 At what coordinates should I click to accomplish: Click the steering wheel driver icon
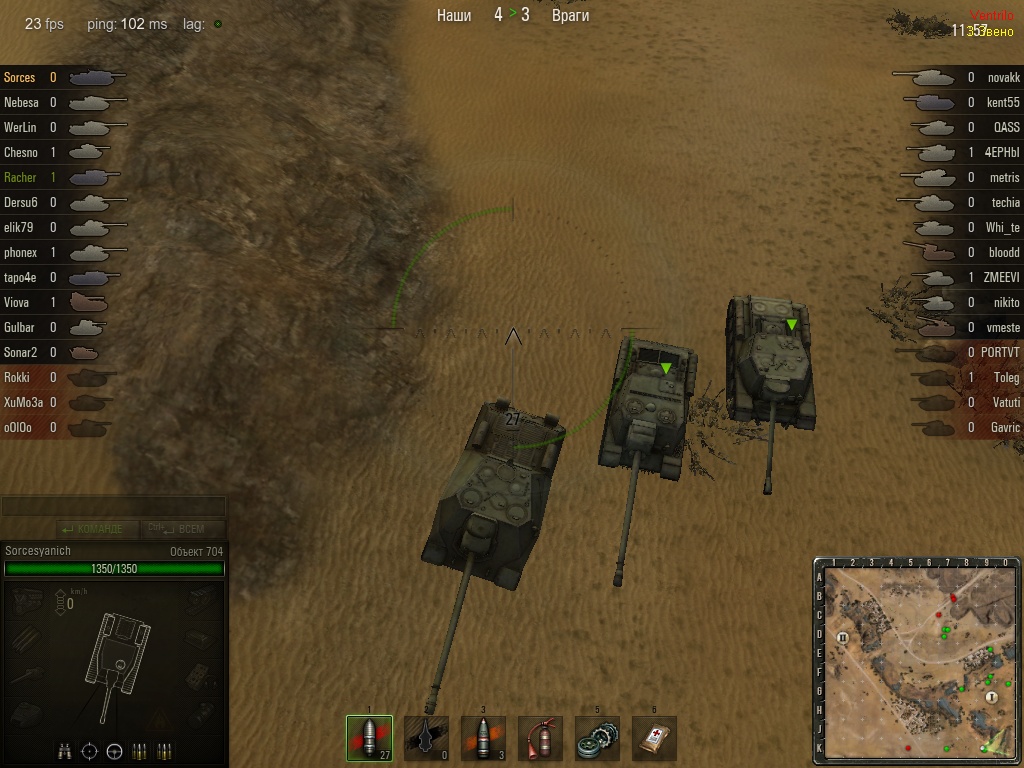[114, 751]
